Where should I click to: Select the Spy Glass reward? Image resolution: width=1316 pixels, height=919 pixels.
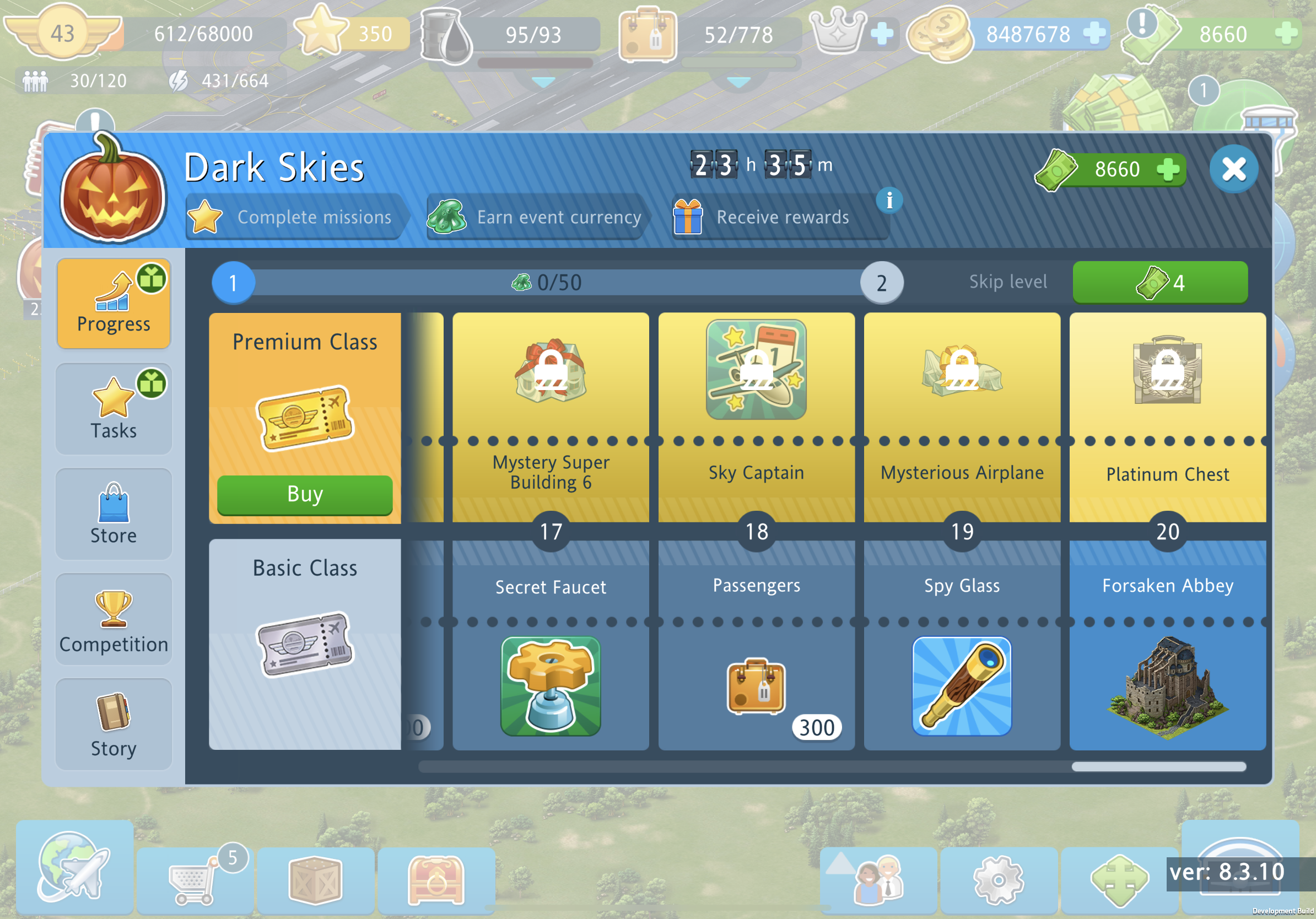(x=961, y=686)
